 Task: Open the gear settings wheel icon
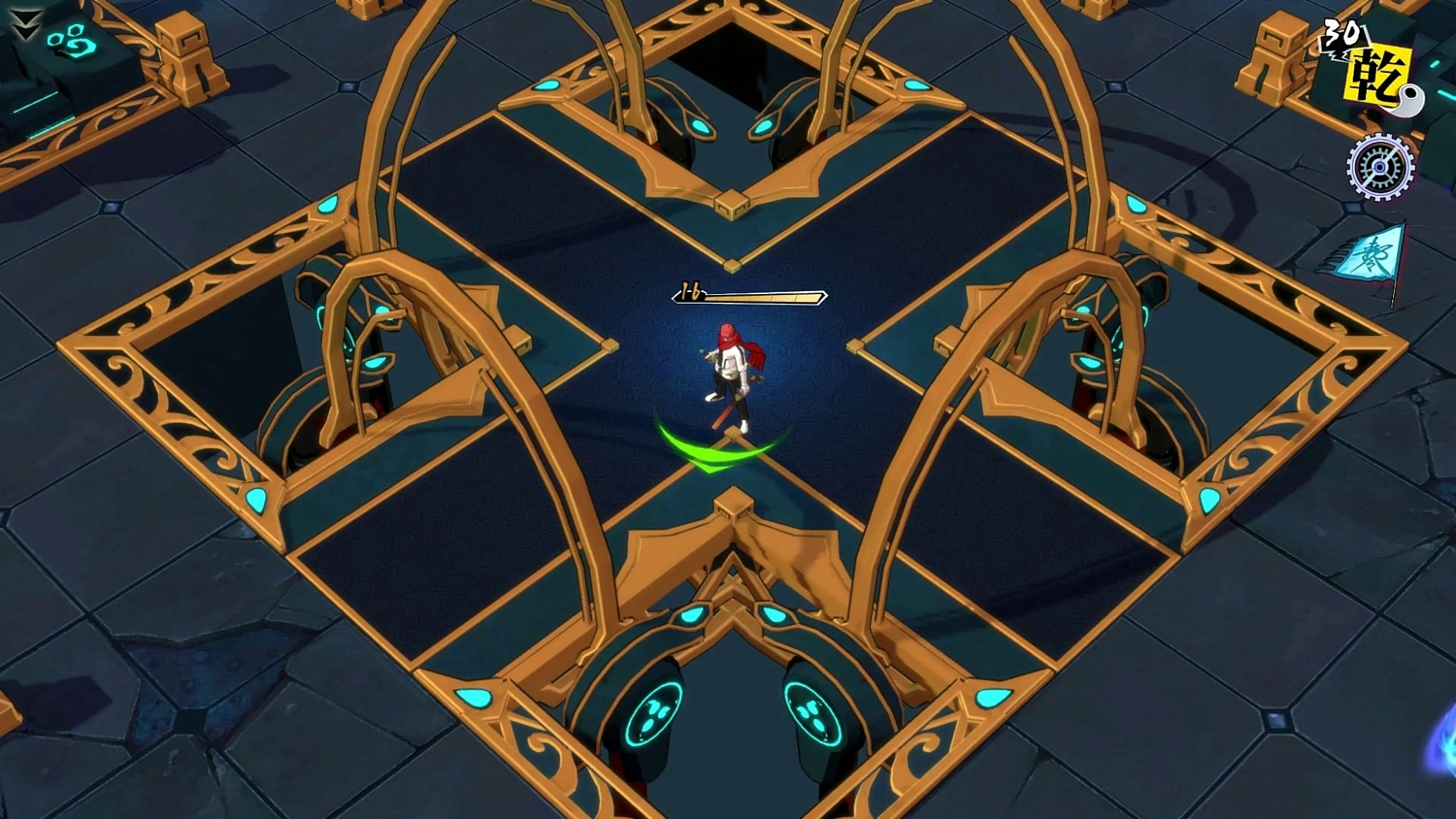tap(1379, 167)
